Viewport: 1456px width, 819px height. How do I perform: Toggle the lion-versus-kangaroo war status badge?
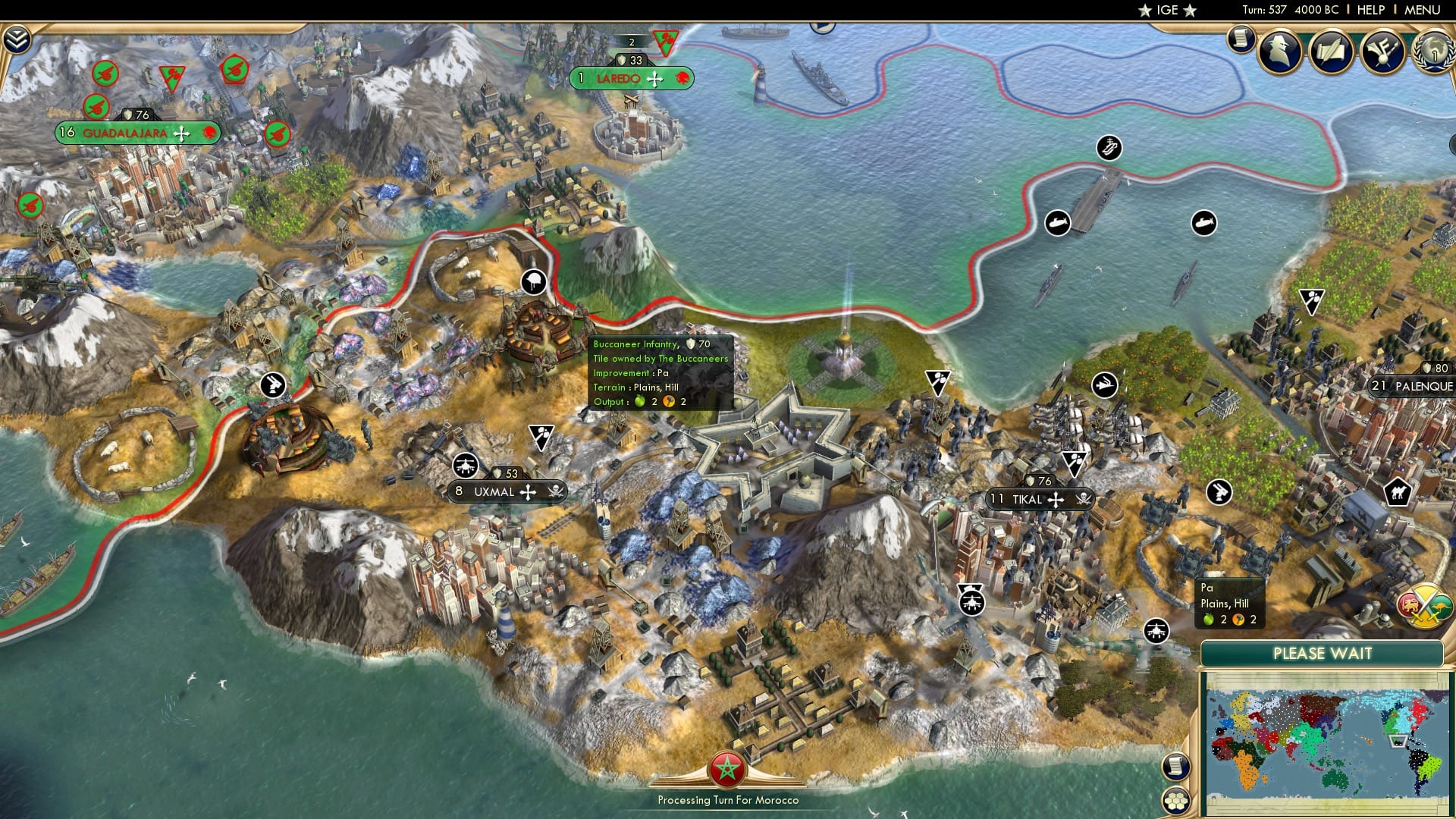(1423, 607)
